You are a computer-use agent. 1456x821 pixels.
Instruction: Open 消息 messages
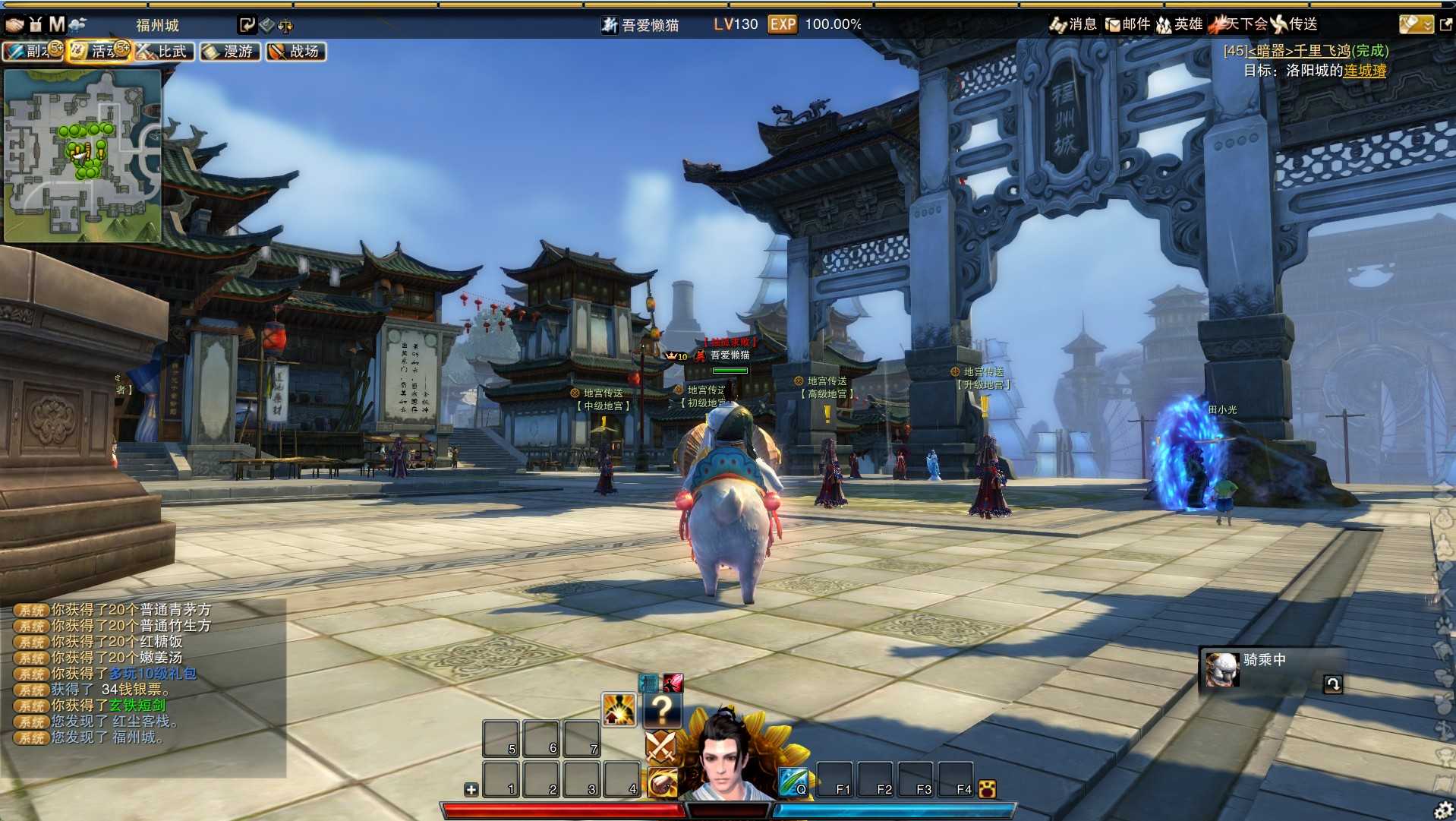coord(1073,24)
